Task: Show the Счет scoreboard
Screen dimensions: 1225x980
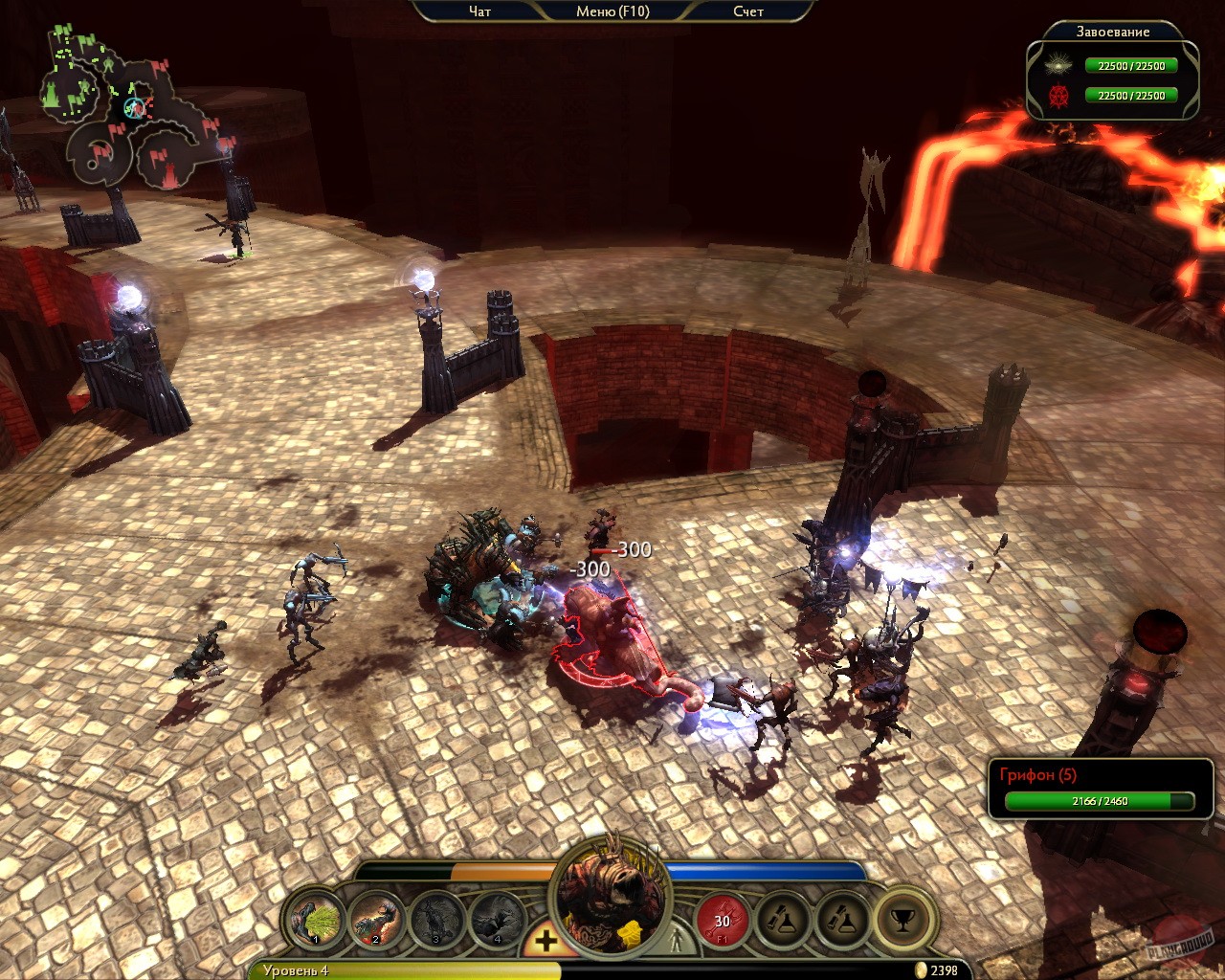Action: (748, 11)
